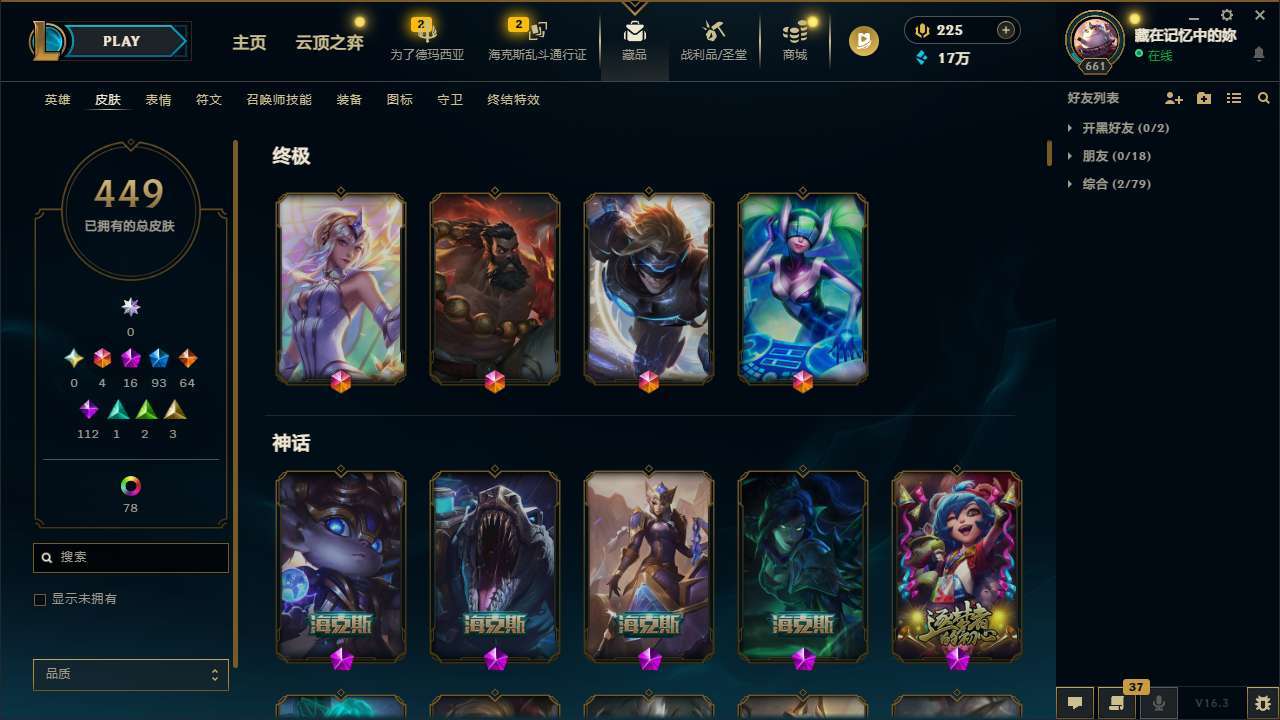This screenshot has width=1280, height=720.
Task: Enable the 显示未拥有 checkbox
Action: click(x=40, y=598)
